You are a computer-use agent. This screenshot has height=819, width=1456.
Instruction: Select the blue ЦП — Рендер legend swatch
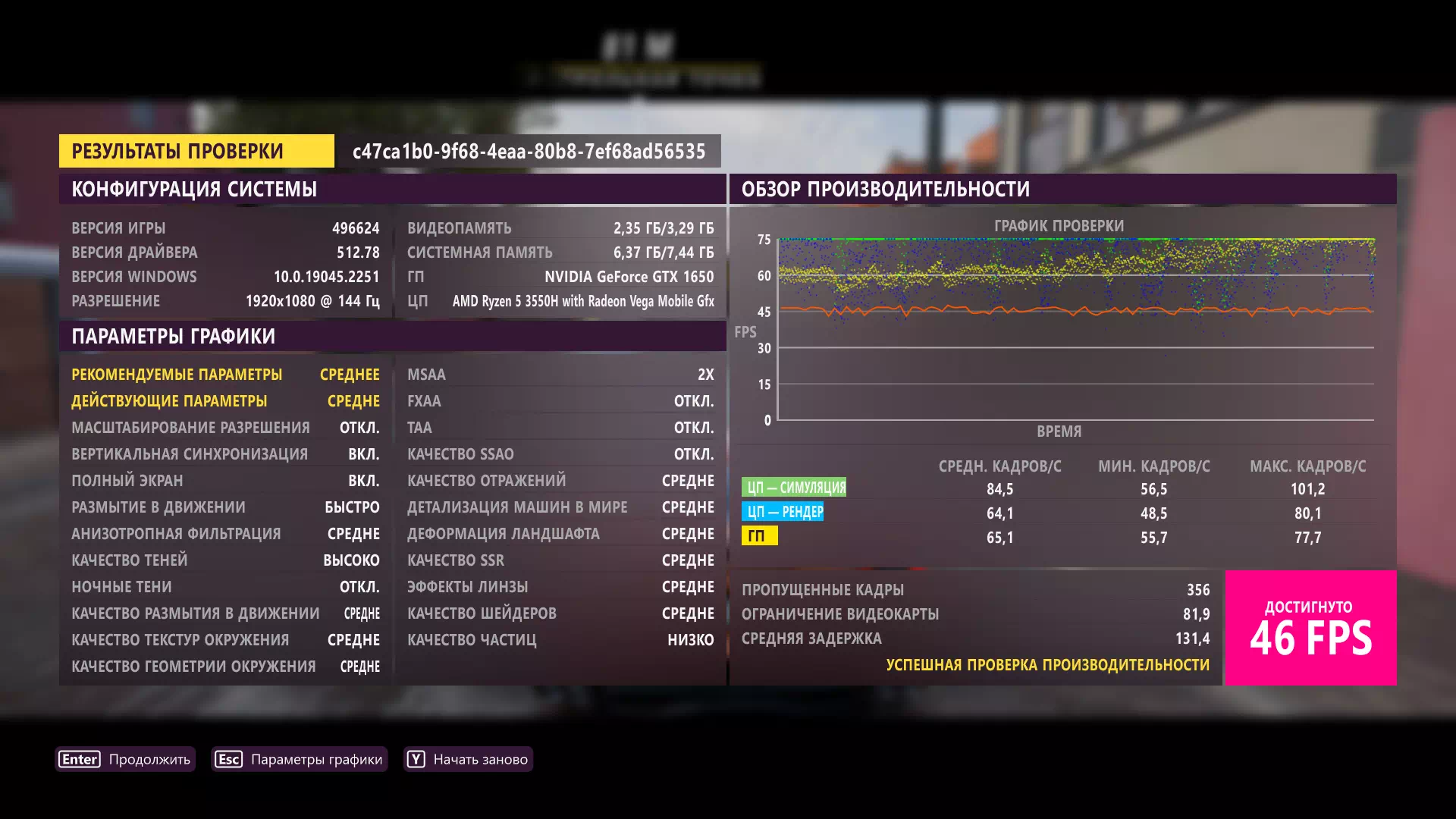pos(783,512)
